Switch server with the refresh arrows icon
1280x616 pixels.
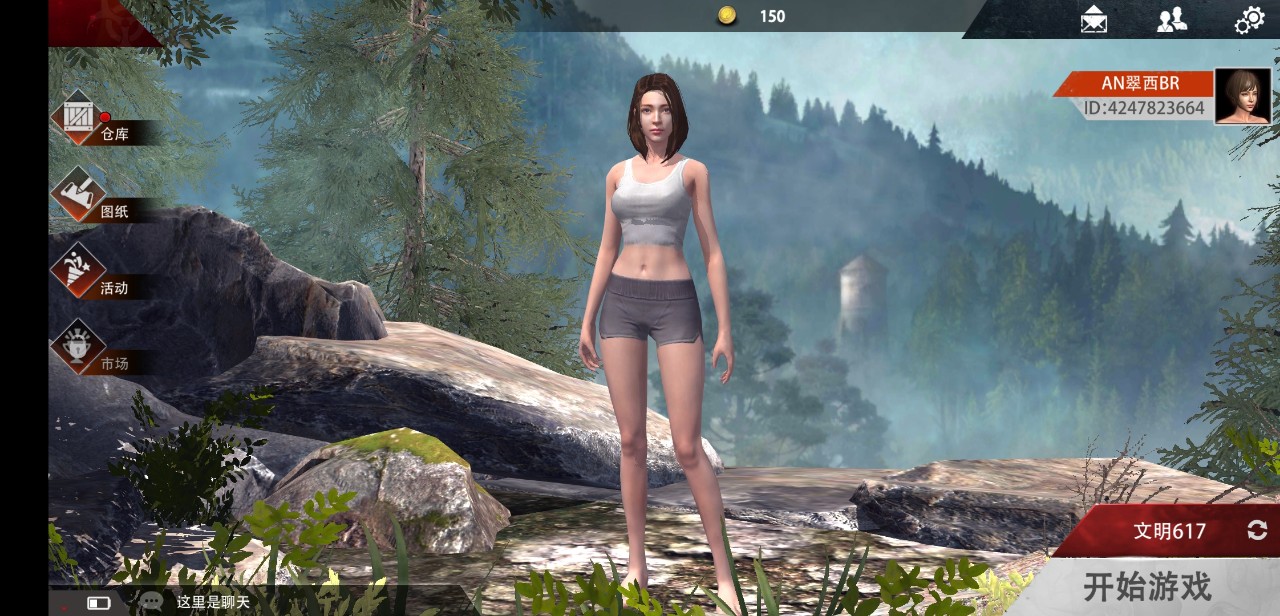(1257, 531)
